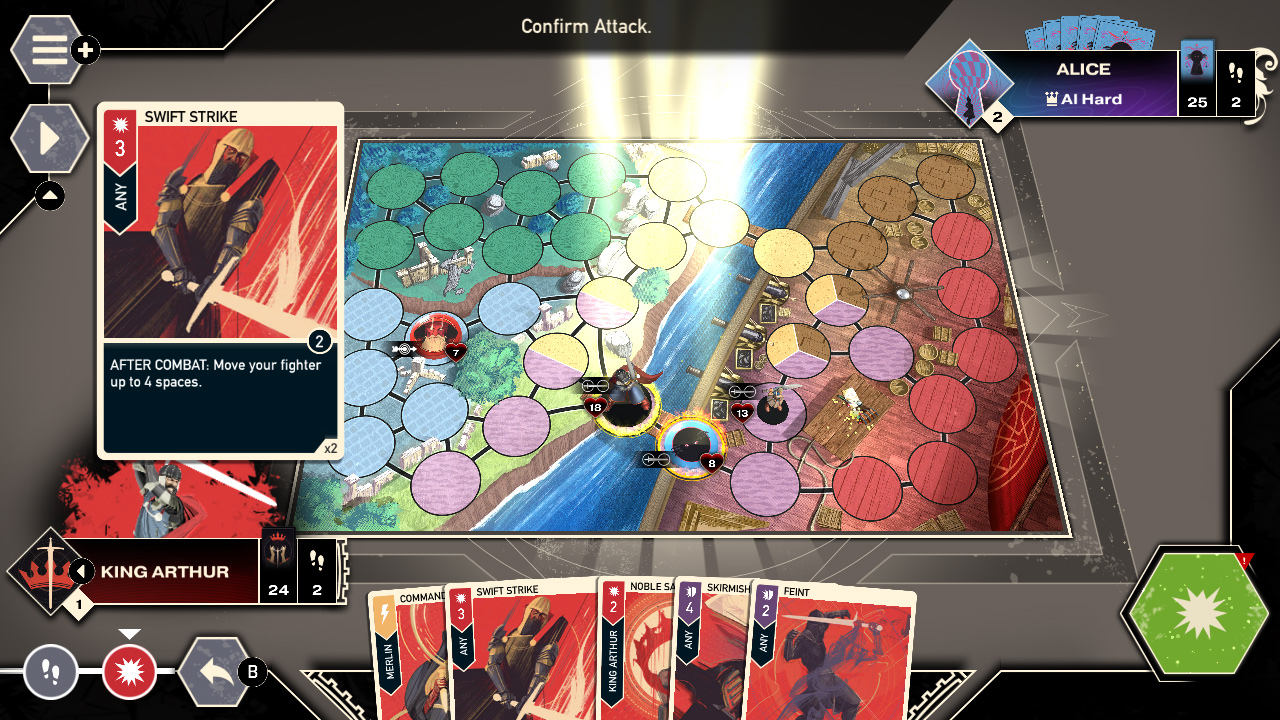This screenshot has width=1280, height=720.
Task: Select the red burst Attack action icon
Action: click(128, 673)
